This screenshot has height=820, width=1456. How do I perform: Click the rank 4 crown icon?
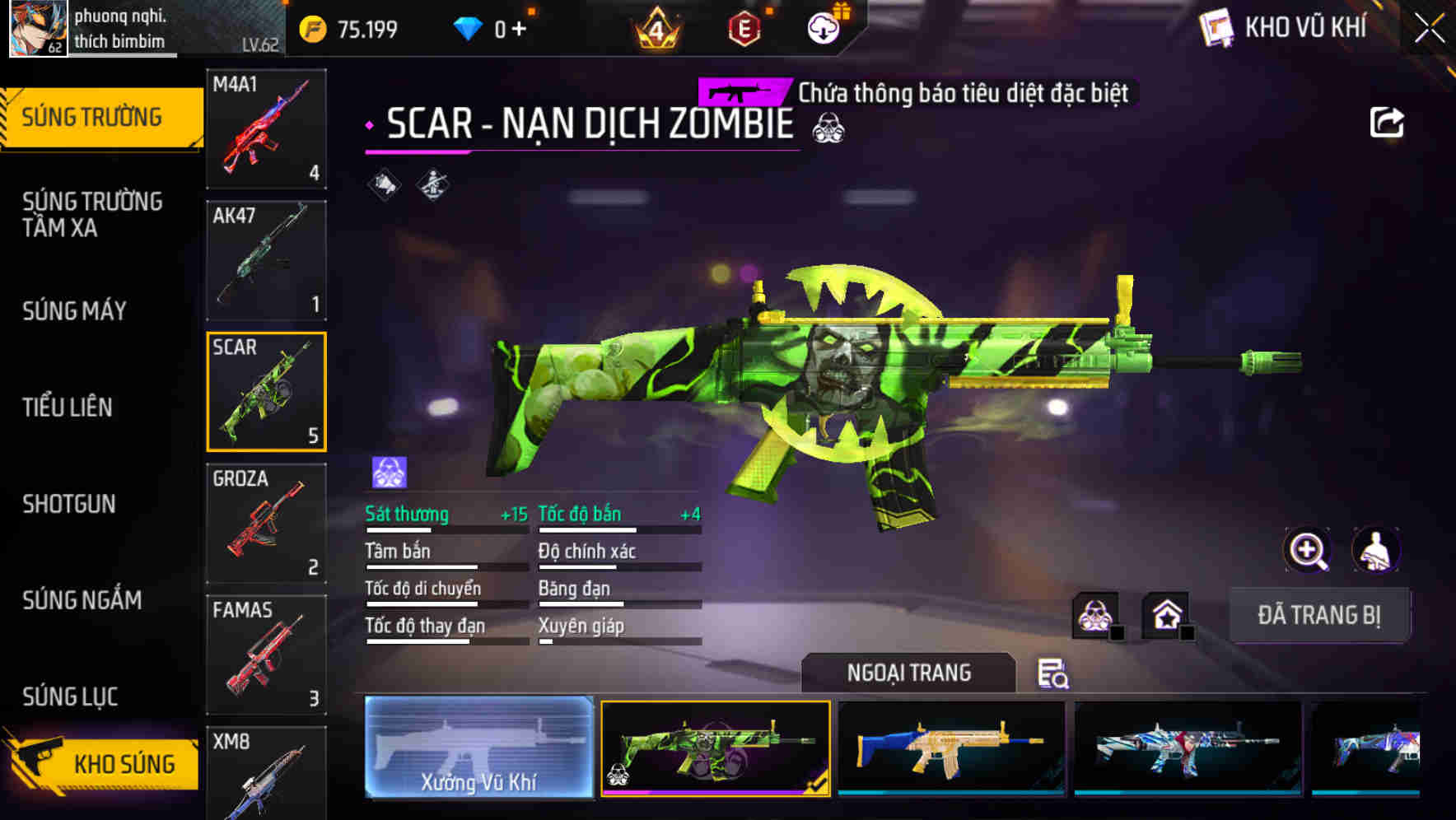tap(656, 27)
